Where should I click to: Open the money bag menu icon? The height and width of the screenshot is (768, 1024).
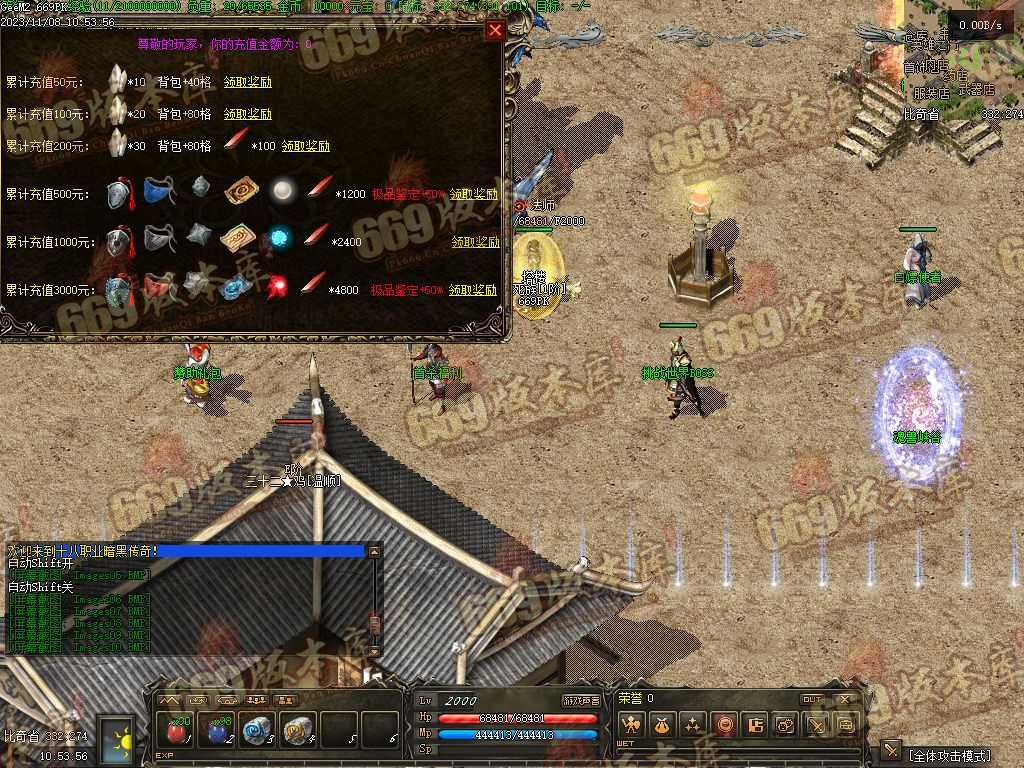(661, 724)
